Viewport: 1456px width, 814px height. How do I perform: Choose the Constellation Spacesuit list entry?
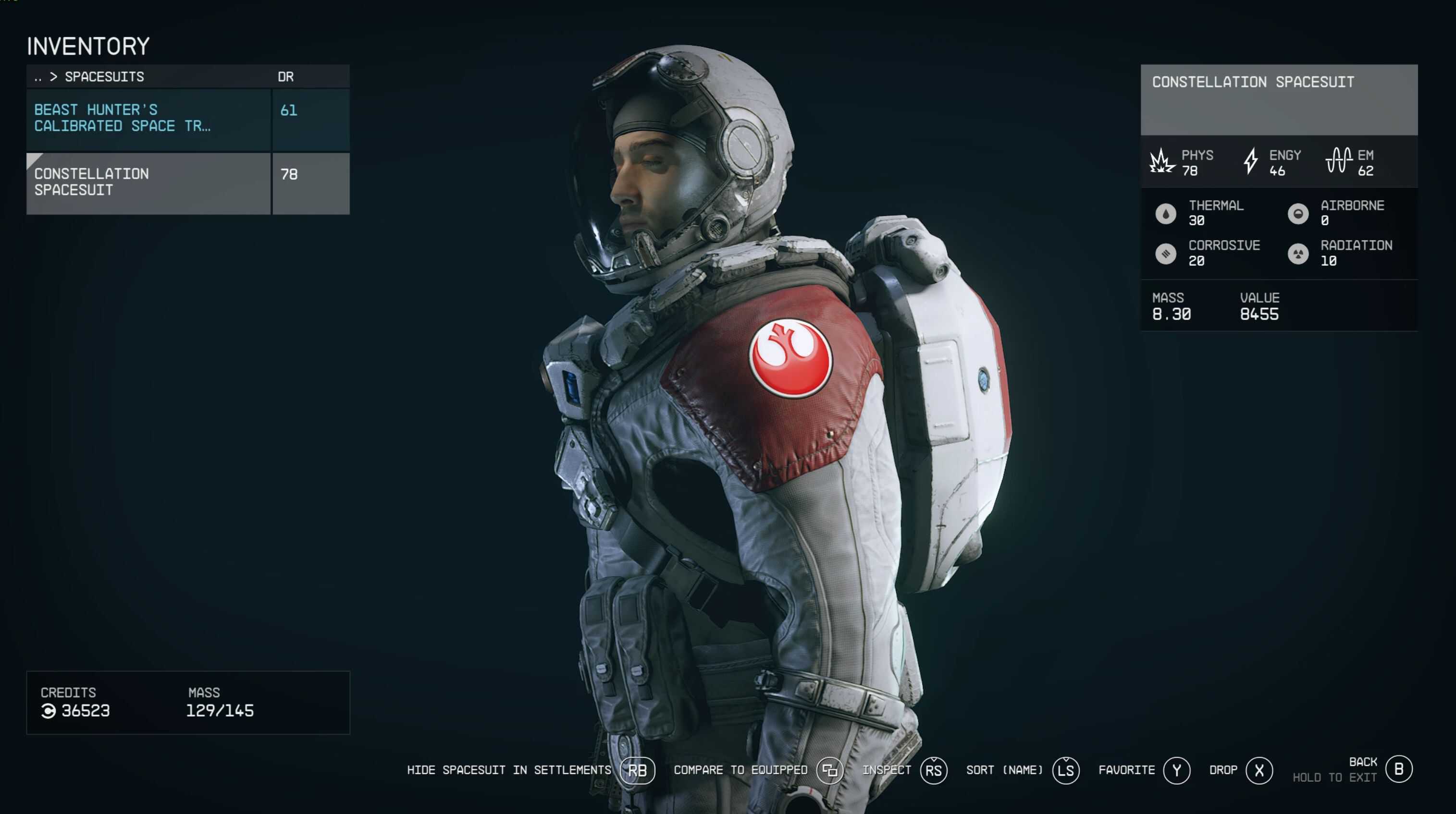(148, 182)
